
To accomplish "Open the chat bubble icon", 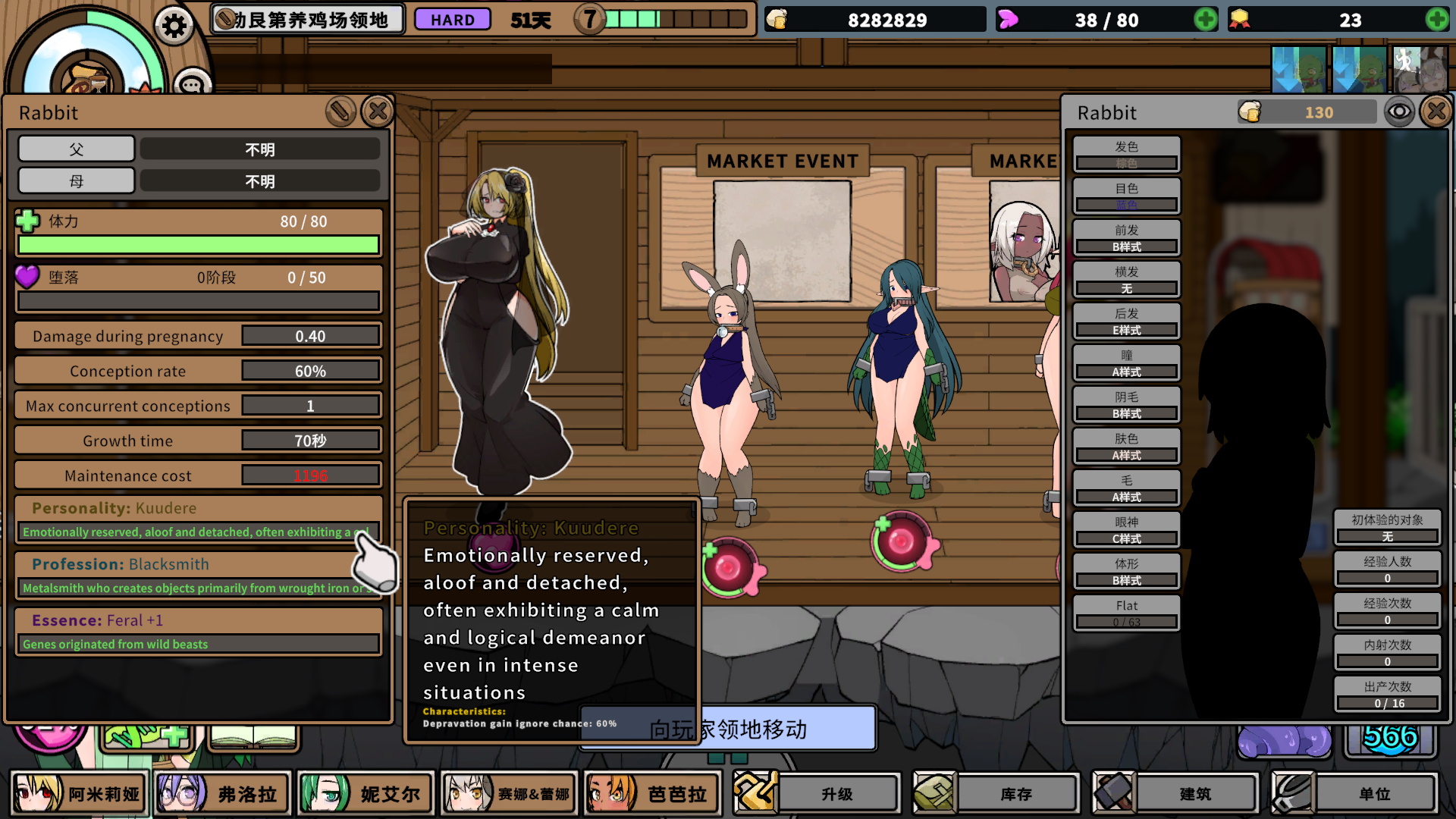I will point(192,83).
